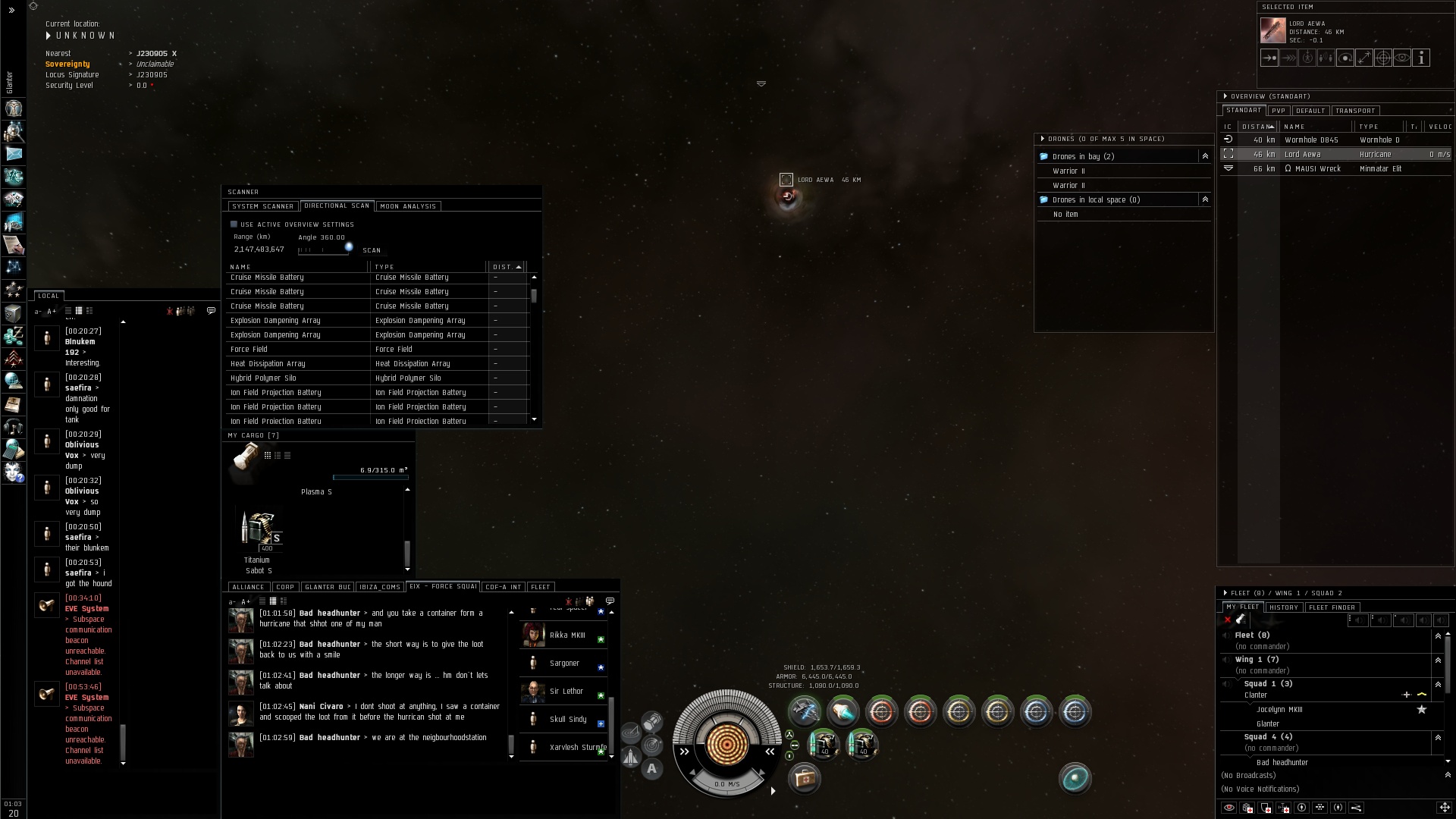Open the Fleet chat tab

click(x=541, y=587)
